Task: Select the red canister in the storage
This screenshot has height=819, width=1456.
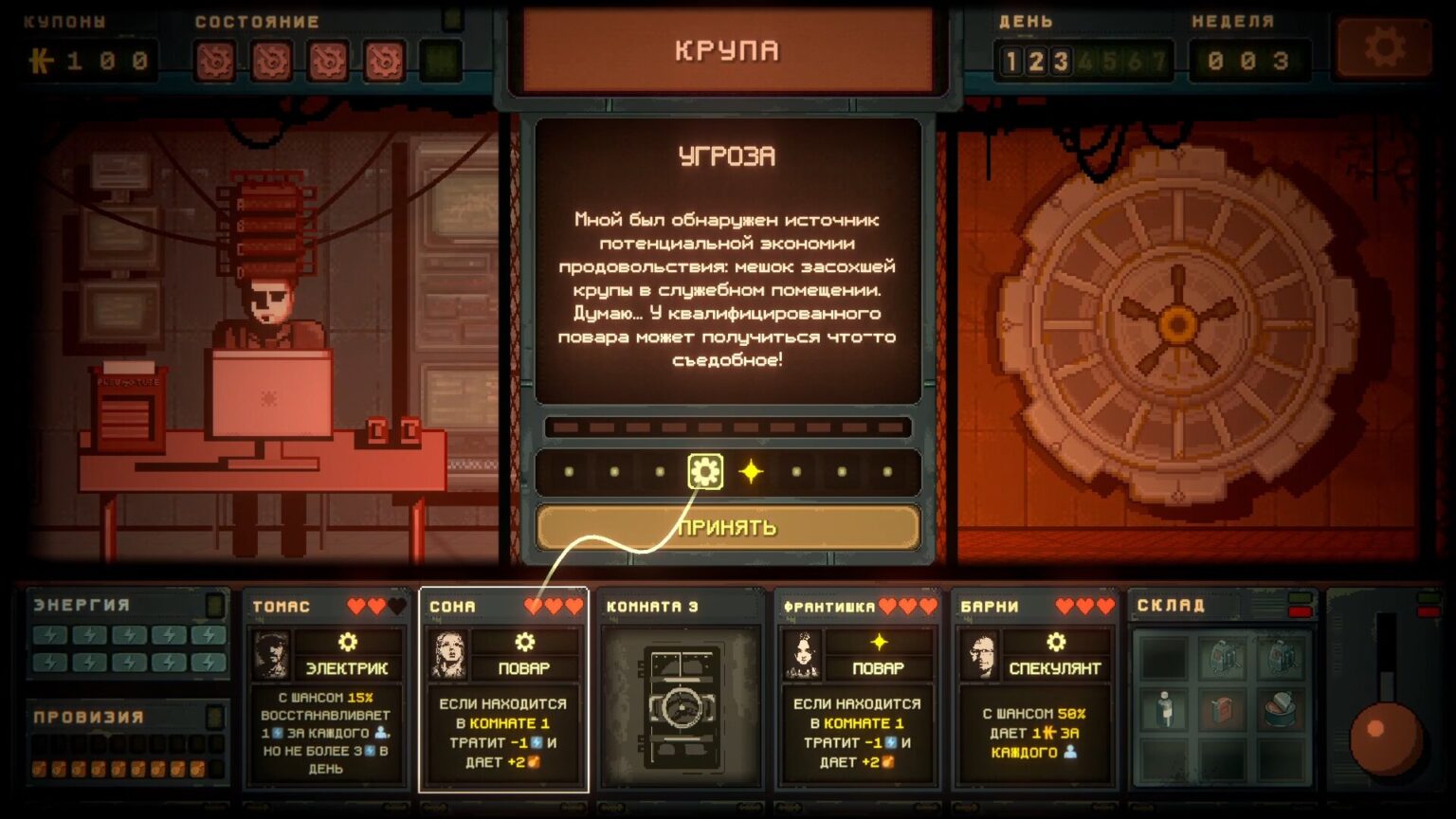Action: (x=1223, y=707)
